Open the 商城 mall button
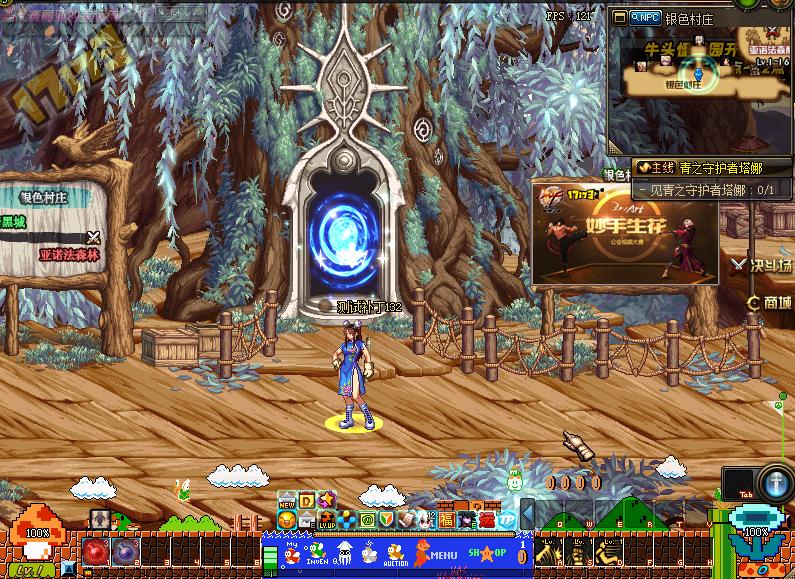 pyautogui.click(x=770, y=302)
